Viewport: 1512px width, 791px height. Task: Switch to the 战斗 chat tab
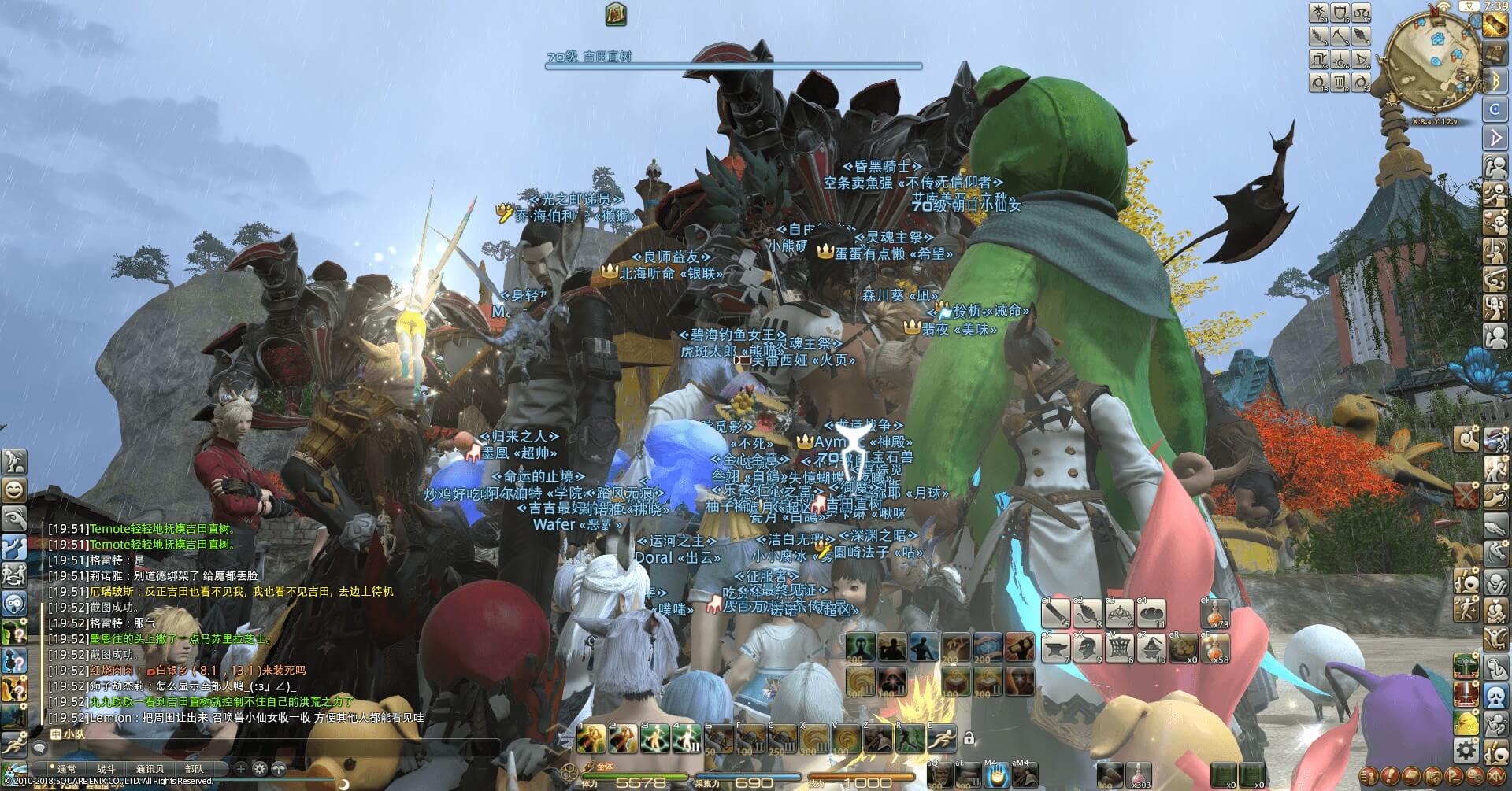click(106, 769)
